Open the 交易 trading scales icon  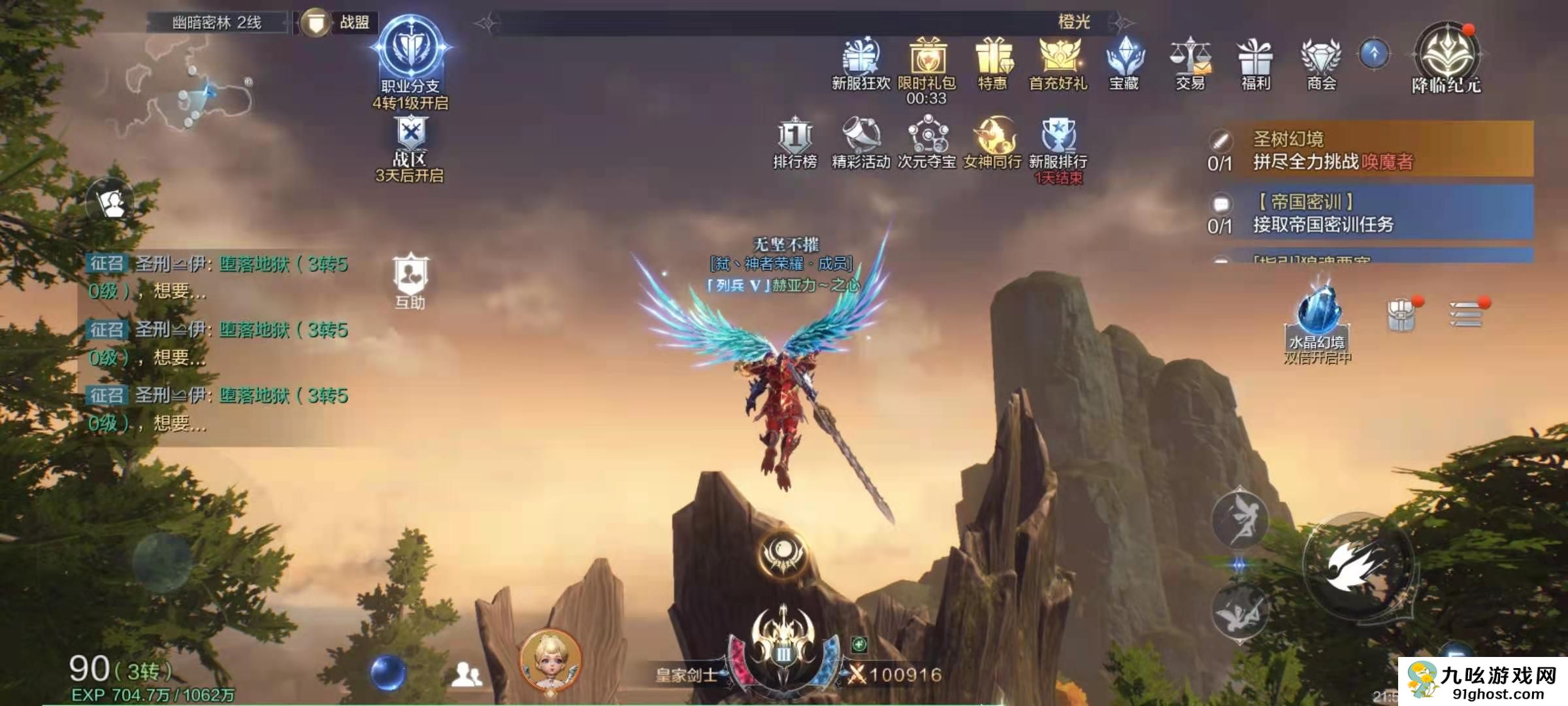(1190, 58)
